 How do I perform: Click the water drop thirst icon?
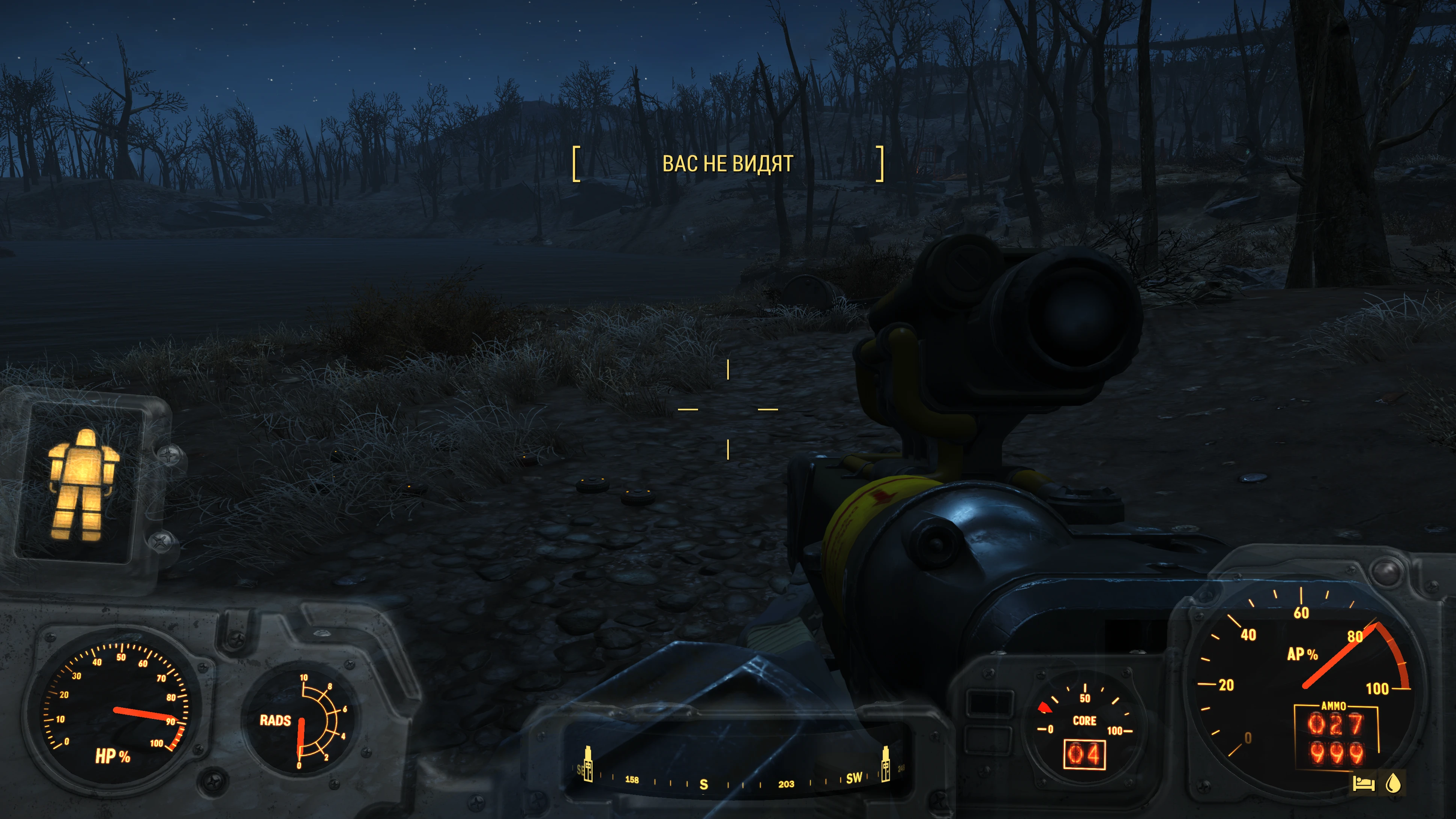tap(1393, 783)
